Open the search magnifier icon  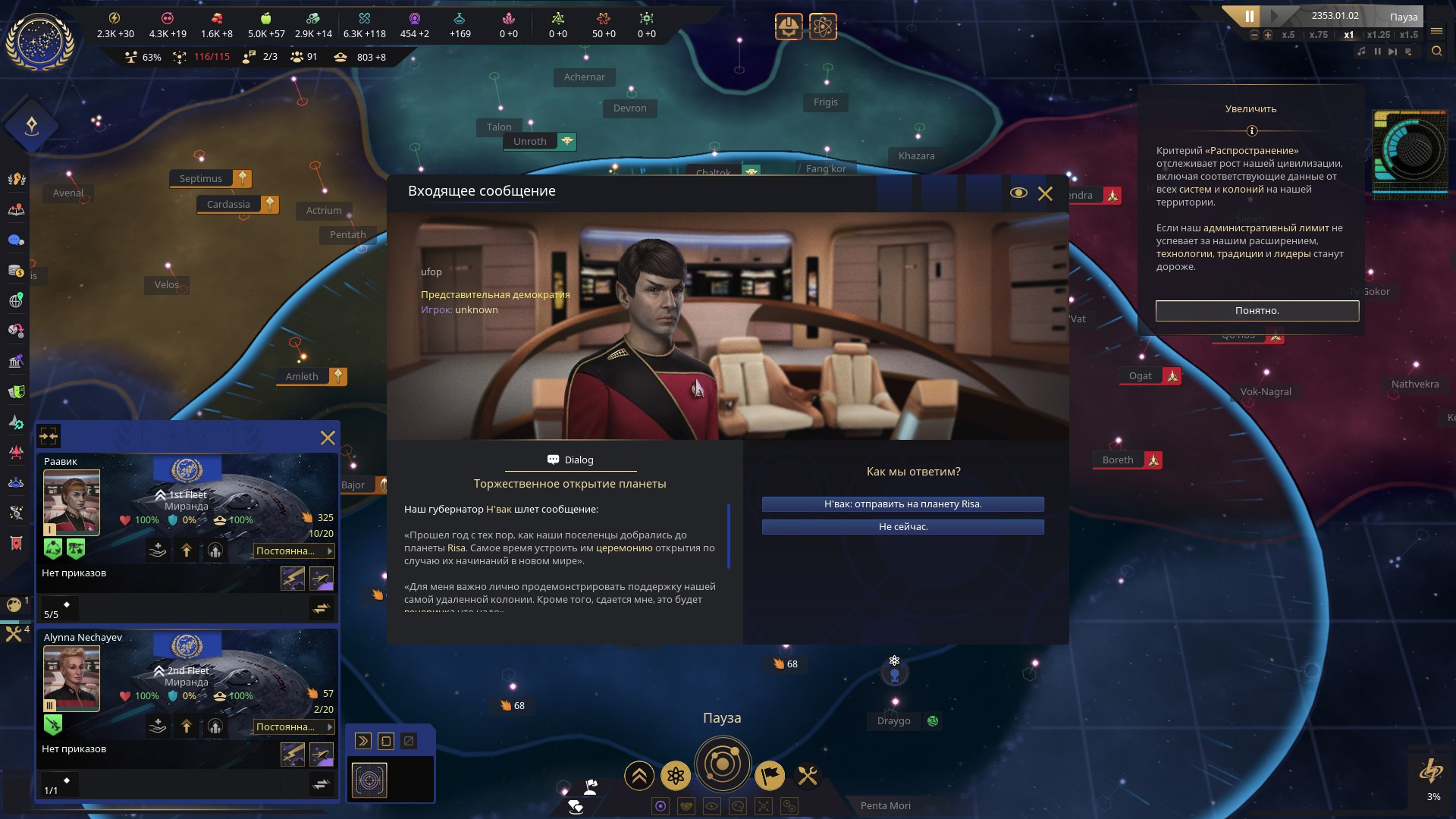click(1436, 52)
